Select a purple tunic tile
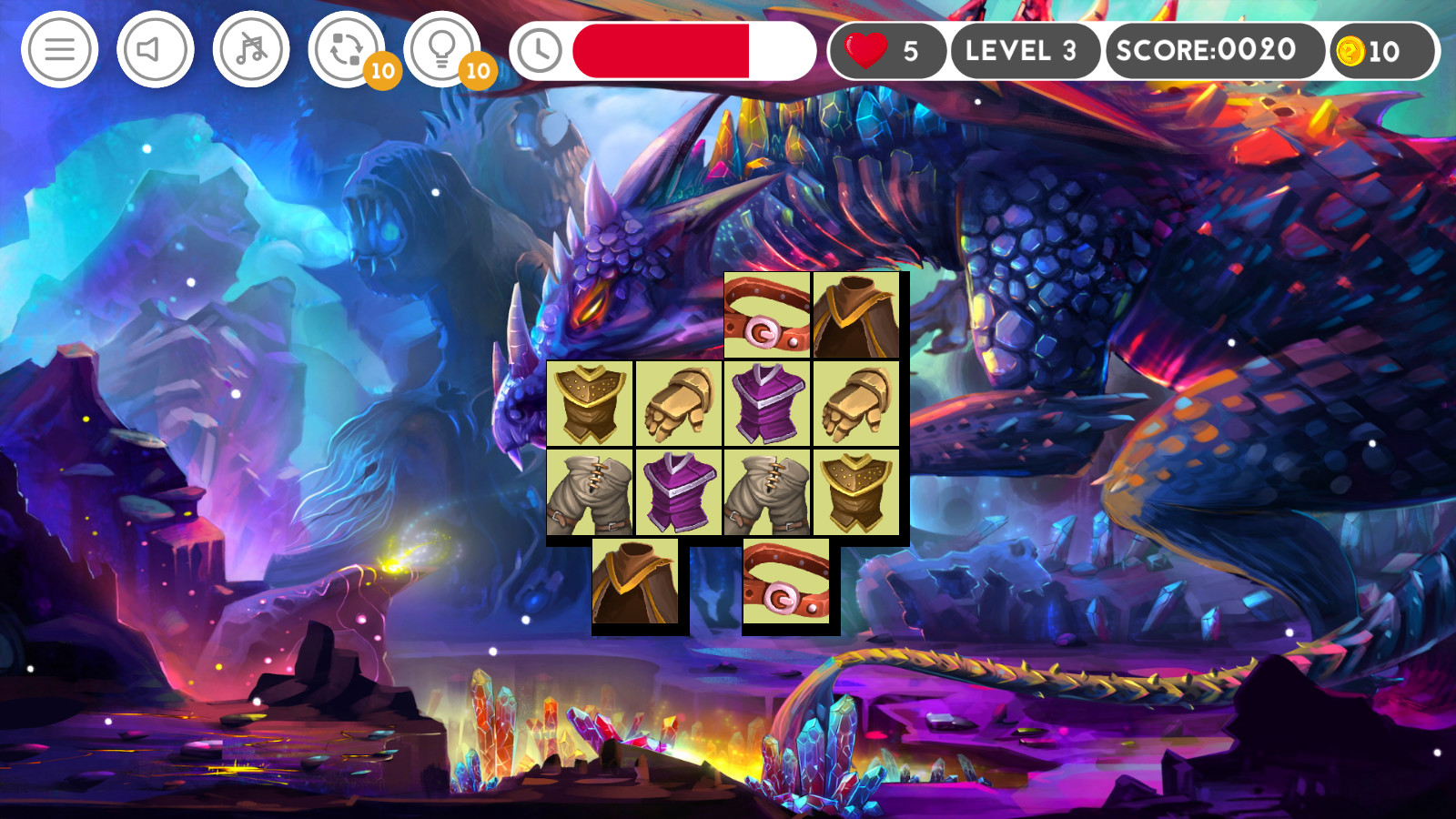The image size is (1456, 819). click(767, 403)
